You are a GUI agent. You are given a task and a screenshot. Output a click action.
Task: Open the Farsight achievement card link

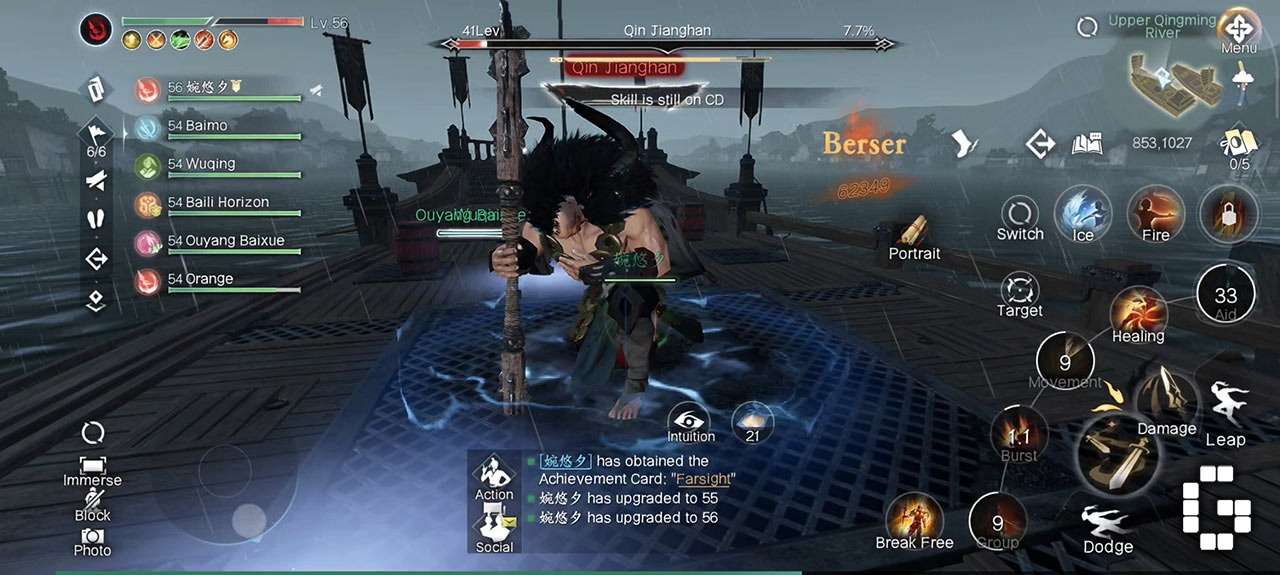pos(704,479)
